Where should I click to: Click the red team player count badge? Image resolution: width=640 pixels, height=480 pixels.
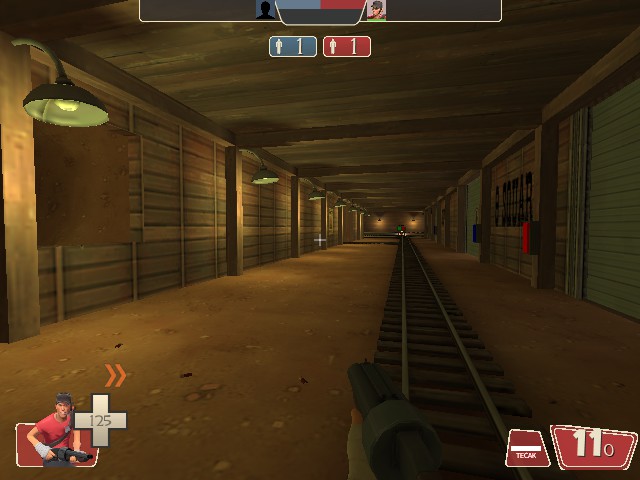pyautogui.click(x=346, y=46)
